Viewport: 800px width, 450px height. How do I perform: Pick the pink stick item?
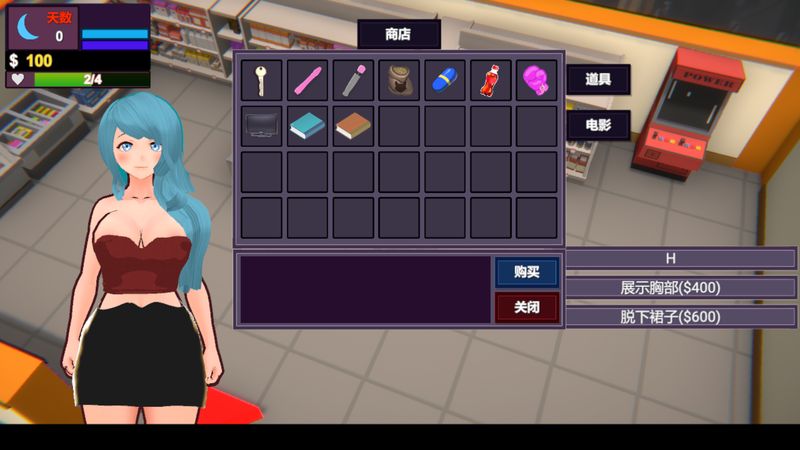coord(307,80)
